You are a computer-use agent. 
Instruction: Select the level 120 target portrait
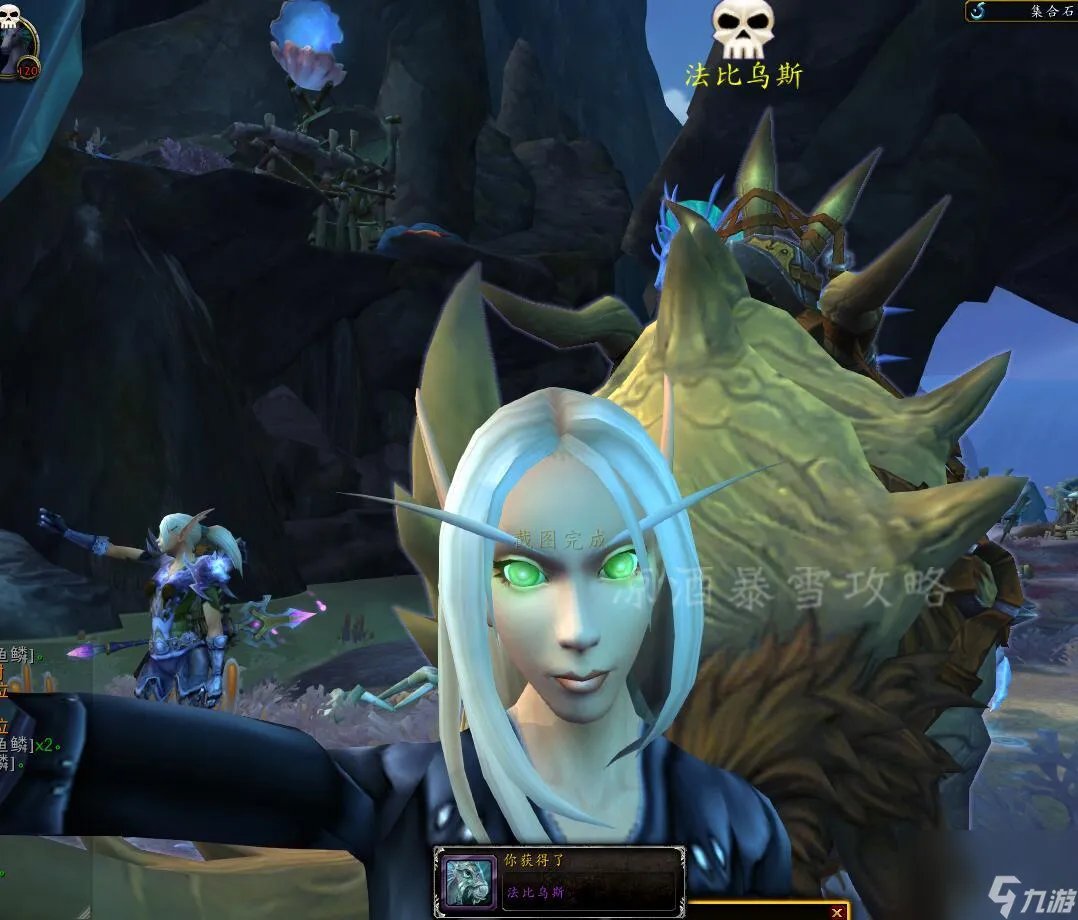(16, 40)
